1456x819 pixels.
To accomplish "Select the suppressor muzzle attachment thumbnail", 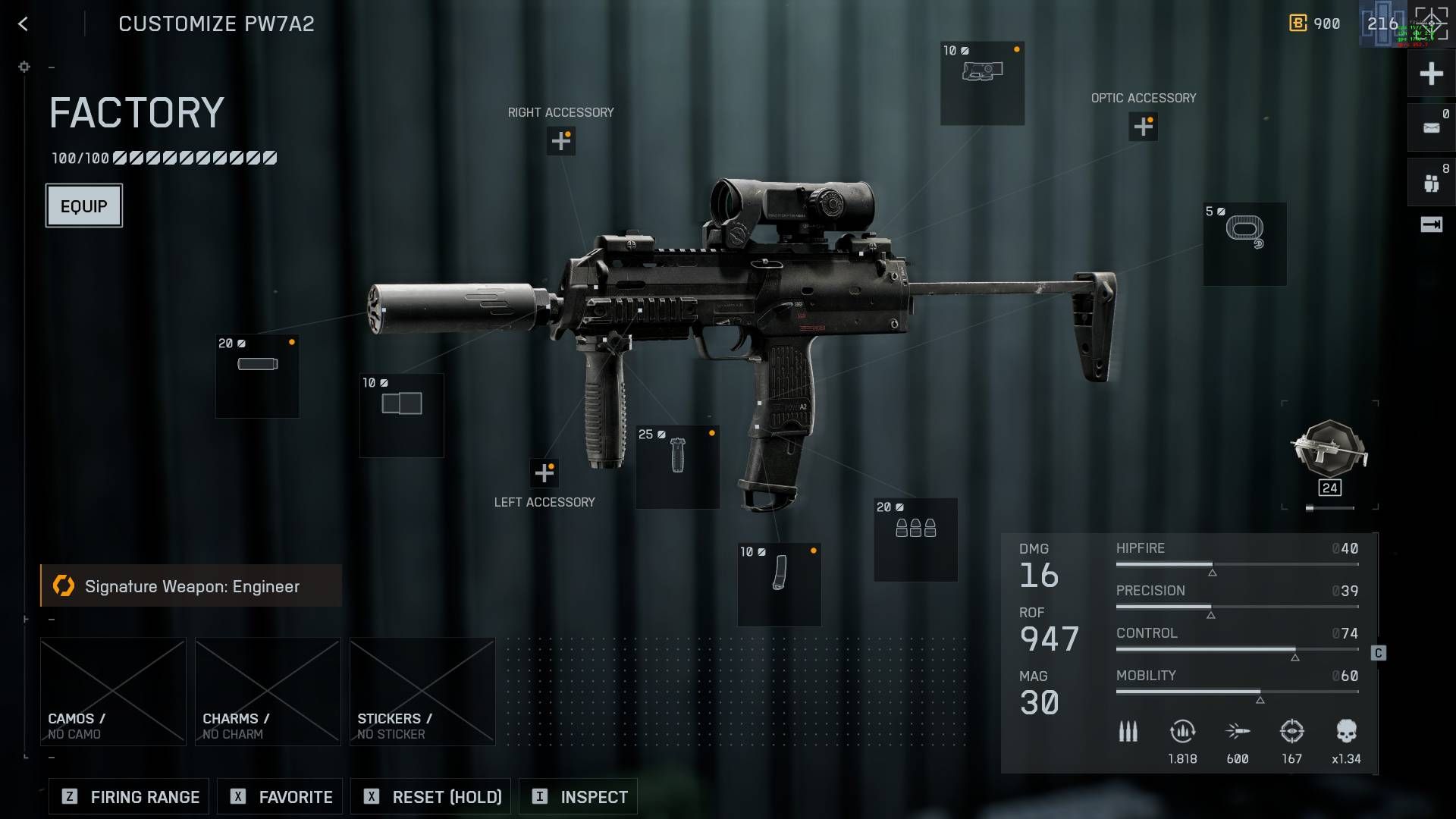I will (x=257, y=374).
